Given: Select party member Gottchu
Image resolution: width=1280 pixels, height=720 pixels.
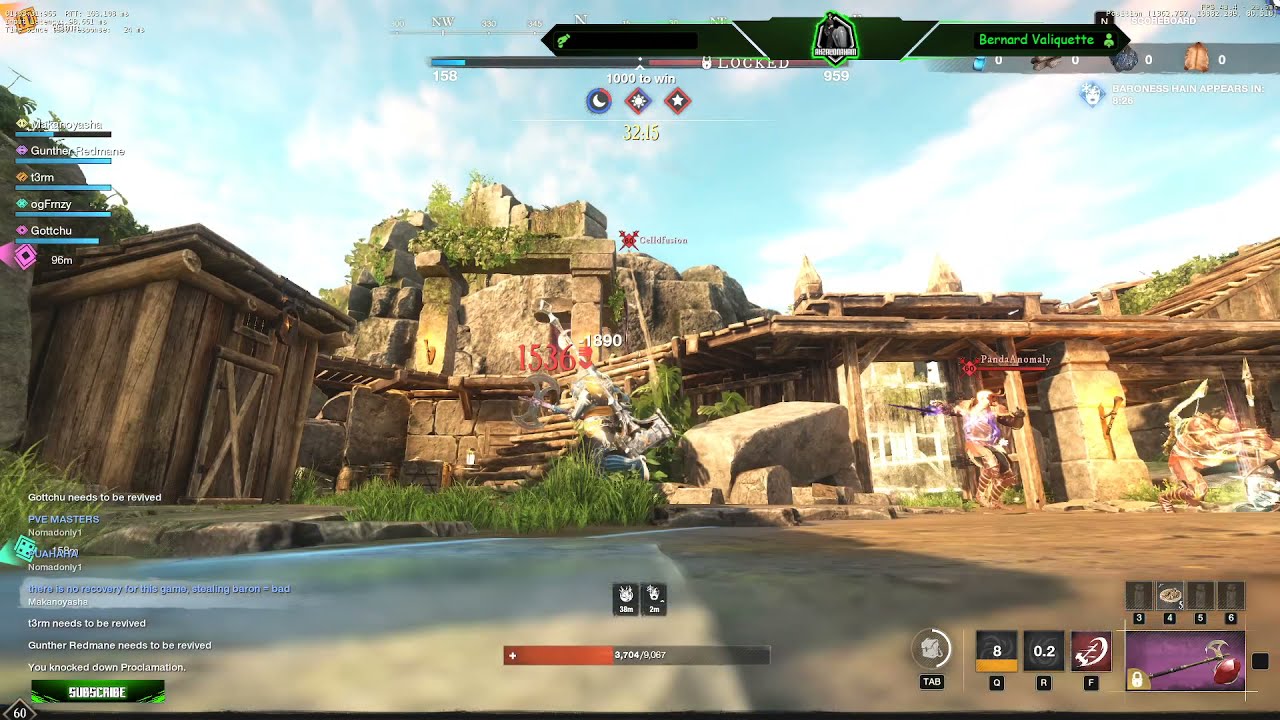Looking at the screenshot, I should point(50,231).
